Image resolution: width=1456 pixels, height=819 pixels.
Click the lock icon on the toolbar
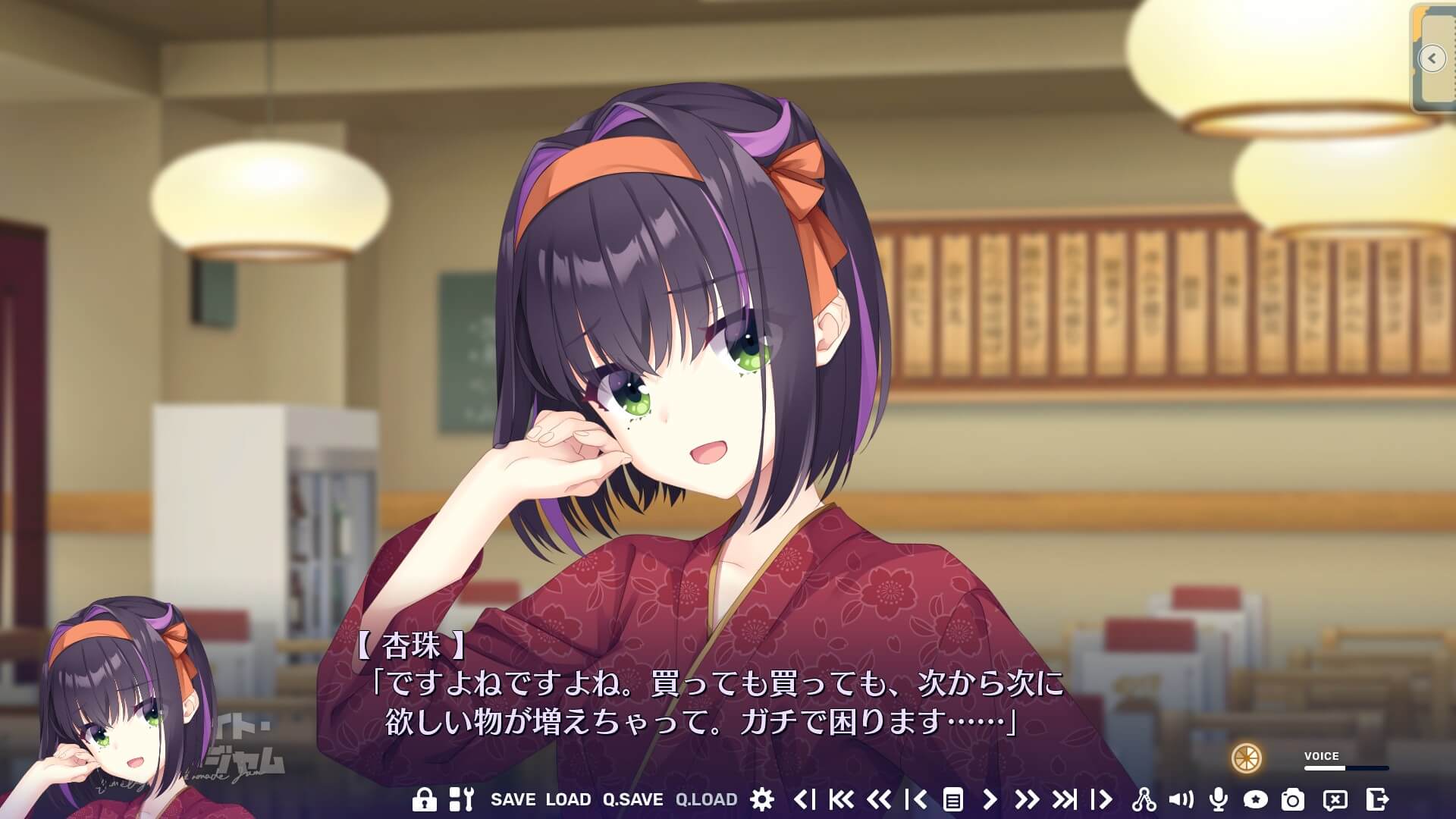coord(425,799)
